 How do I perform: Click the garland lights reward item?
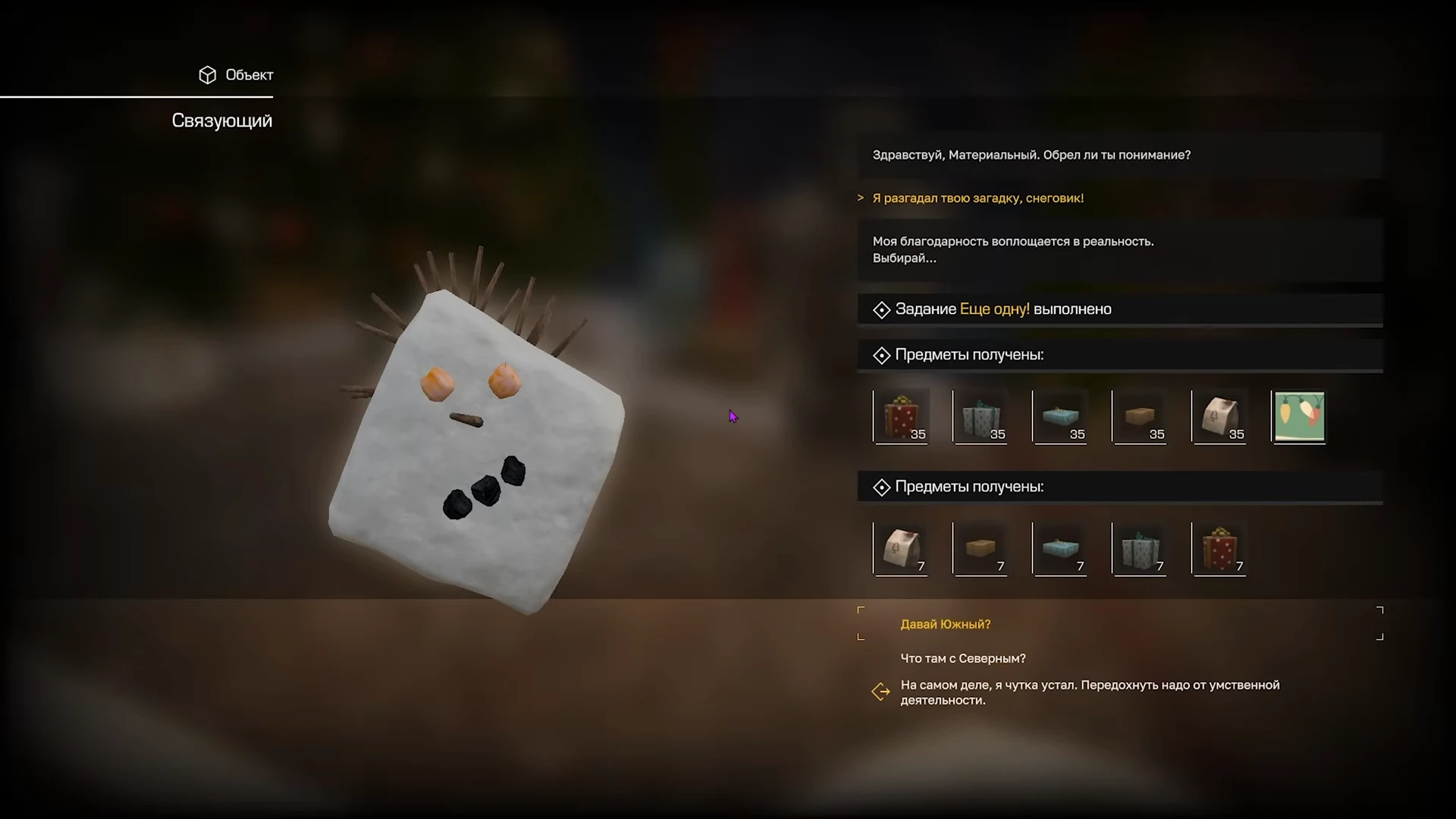tap(1299, 416)
